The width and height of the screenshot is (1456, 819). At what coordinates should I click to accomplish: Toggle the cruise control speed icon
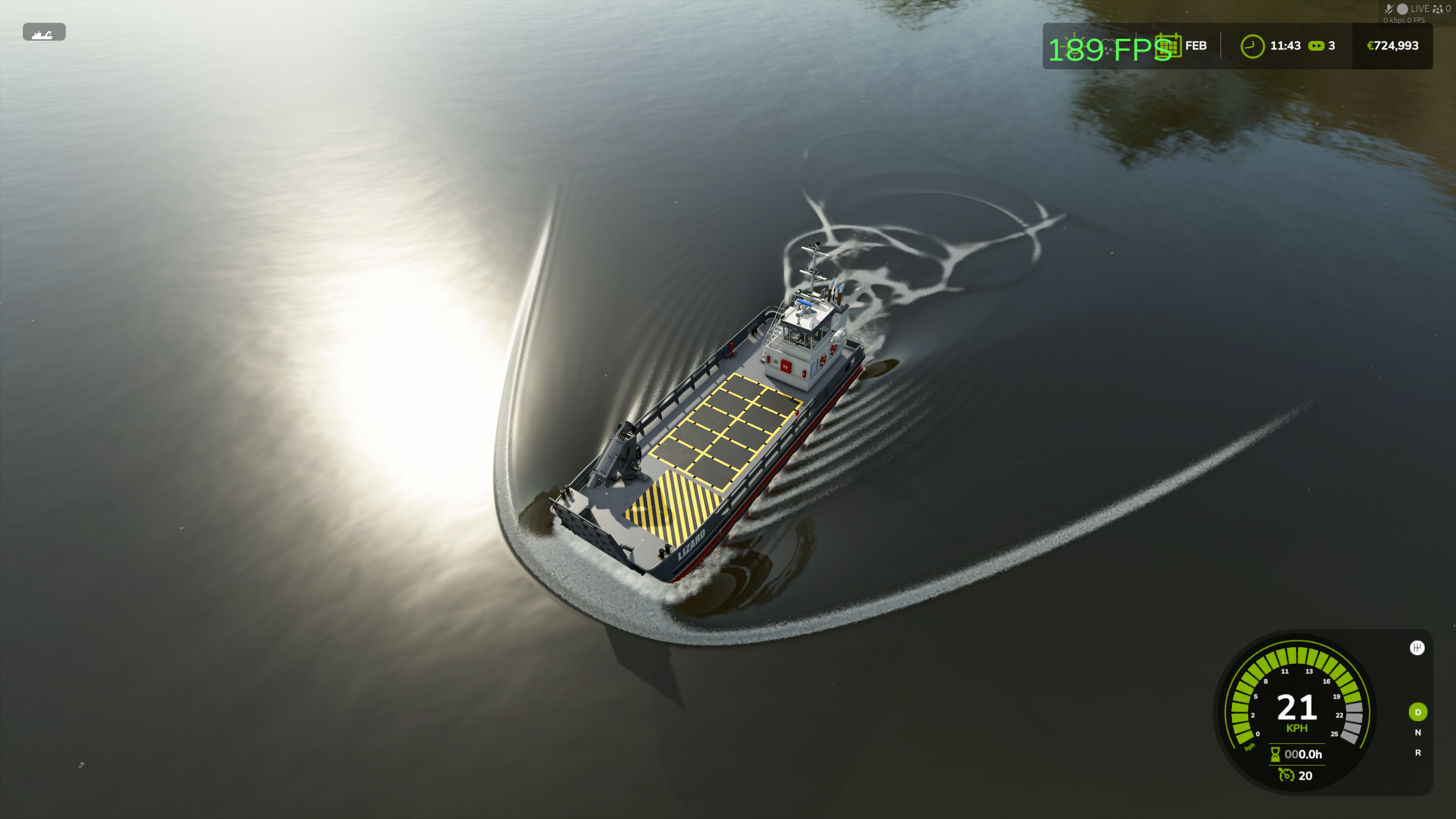1286,775
